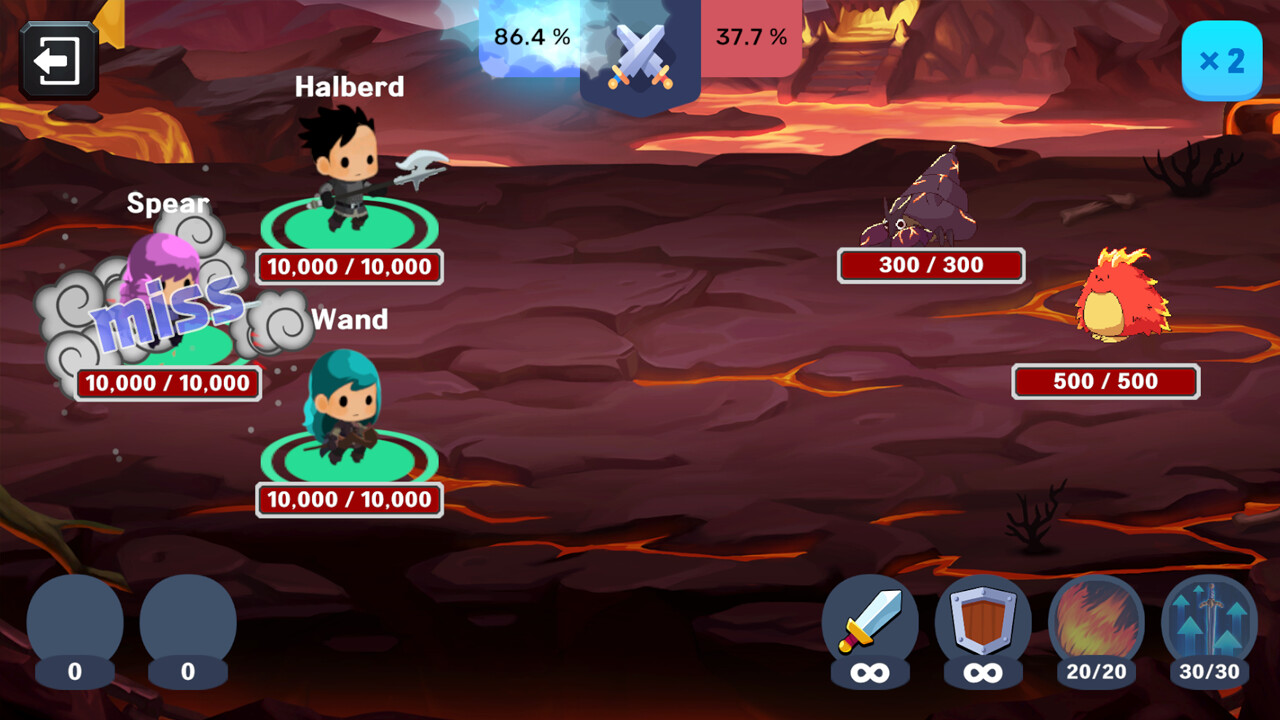Select the Wand character
Image resolution: width=1280 pixels, height=720 pixels.
345,410
